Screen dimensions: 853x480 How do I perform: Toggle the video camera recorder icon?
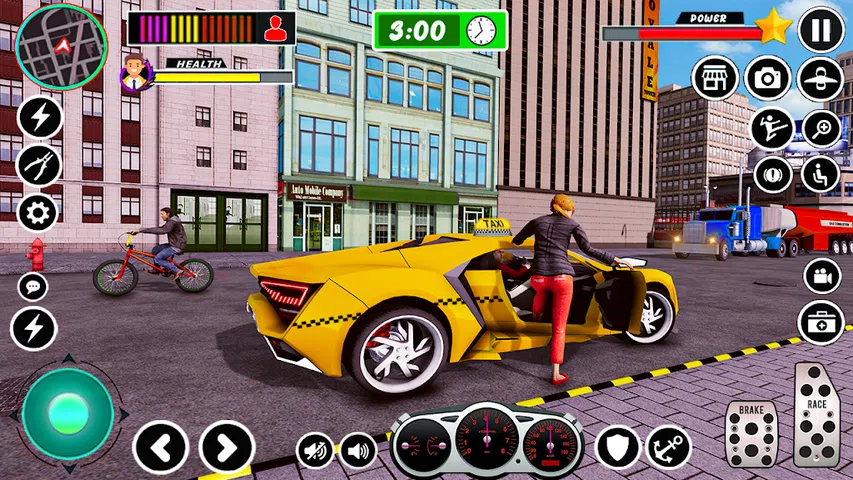click(x=821, y=276)
